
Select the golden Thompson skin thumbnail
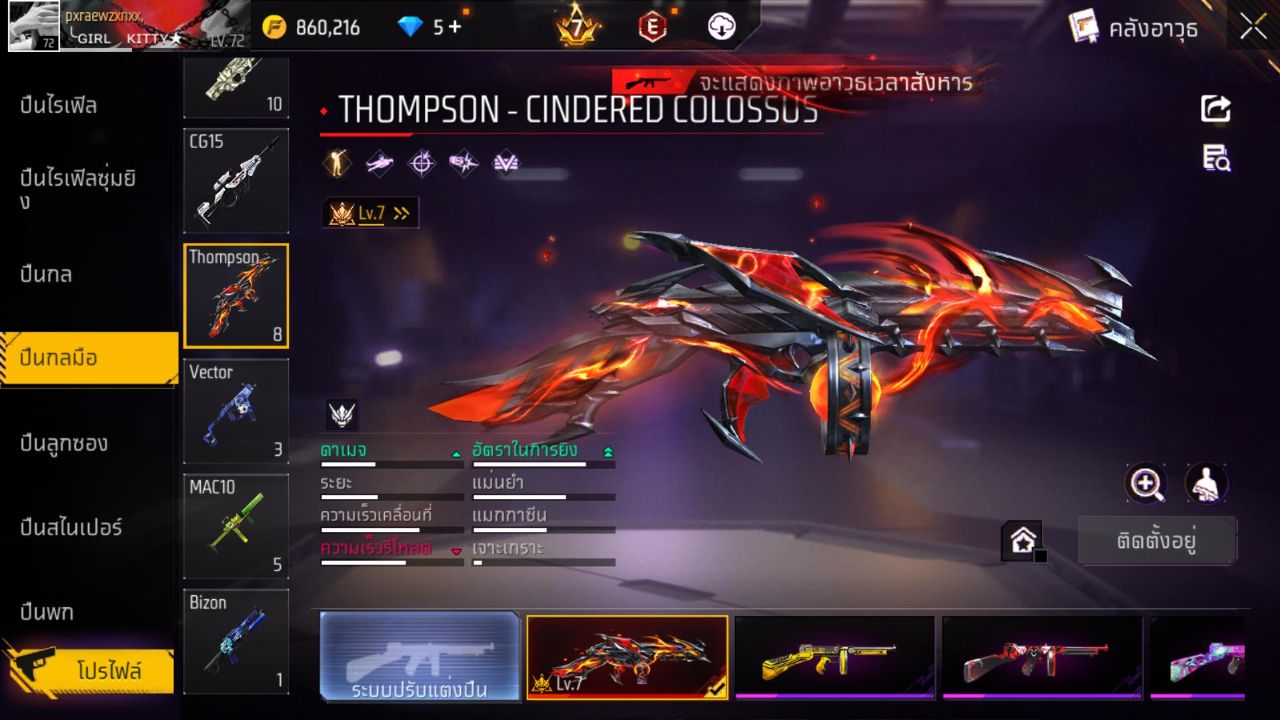point(836,657)
